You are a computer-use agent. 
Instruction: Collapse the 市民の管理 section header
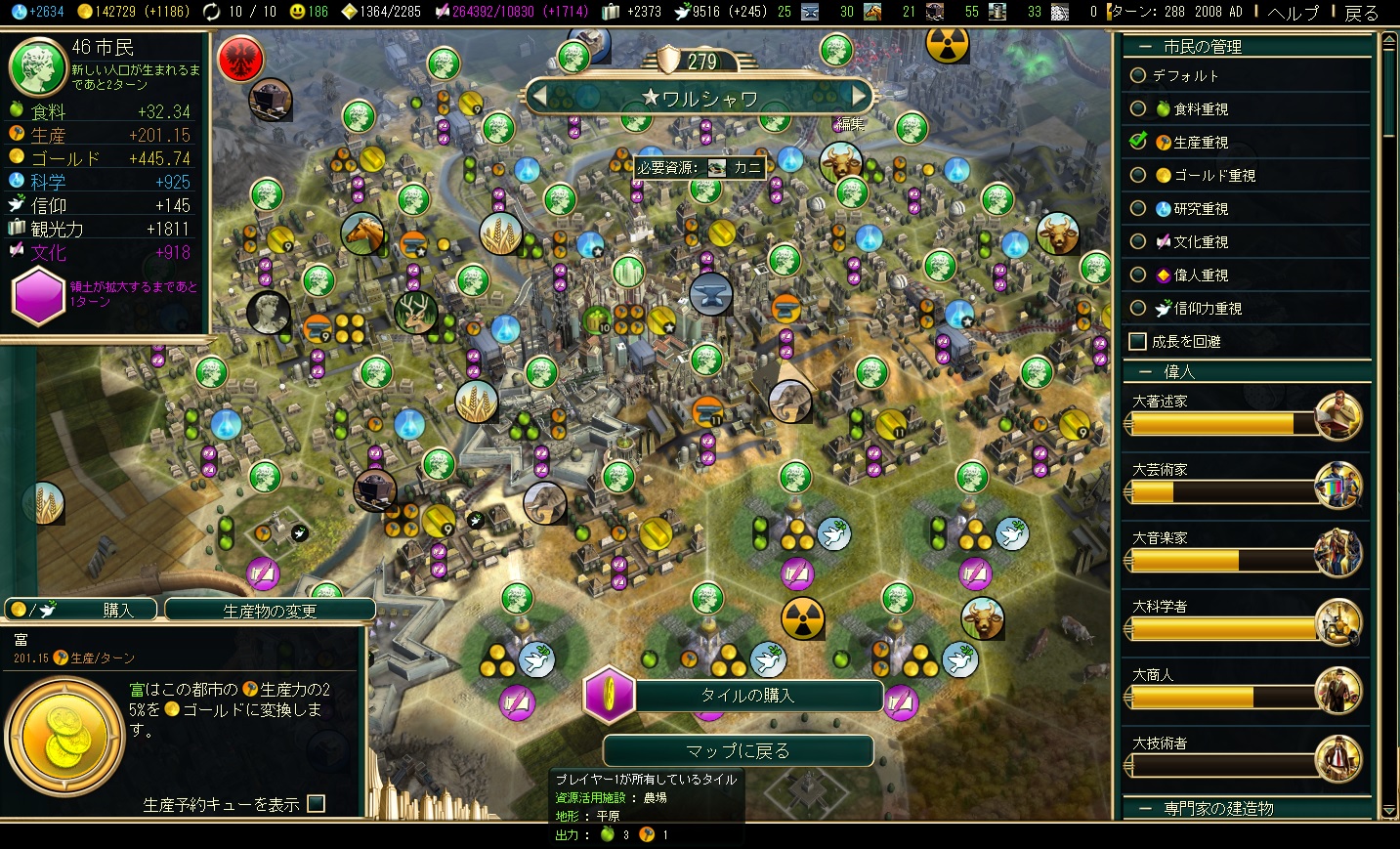pyautogui.click(x=1202, y=46)
